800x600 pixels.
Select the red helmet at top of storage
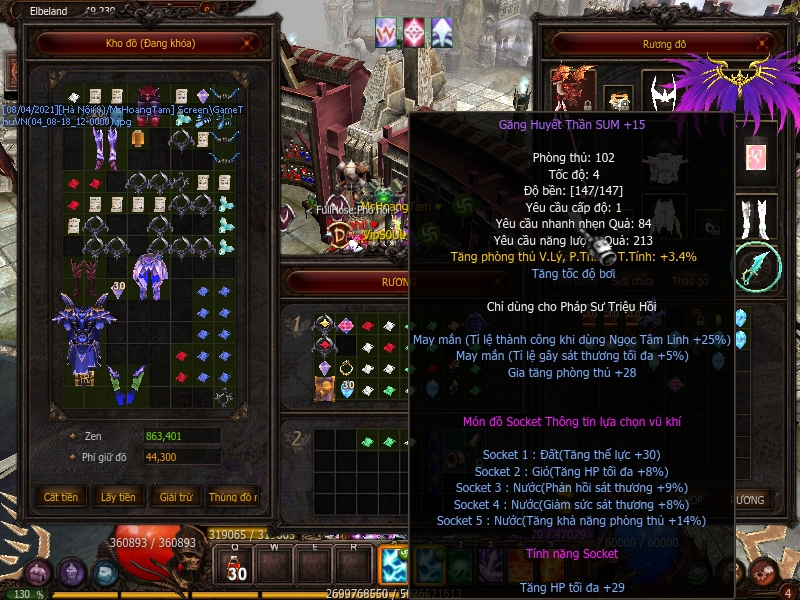(149, 95)
